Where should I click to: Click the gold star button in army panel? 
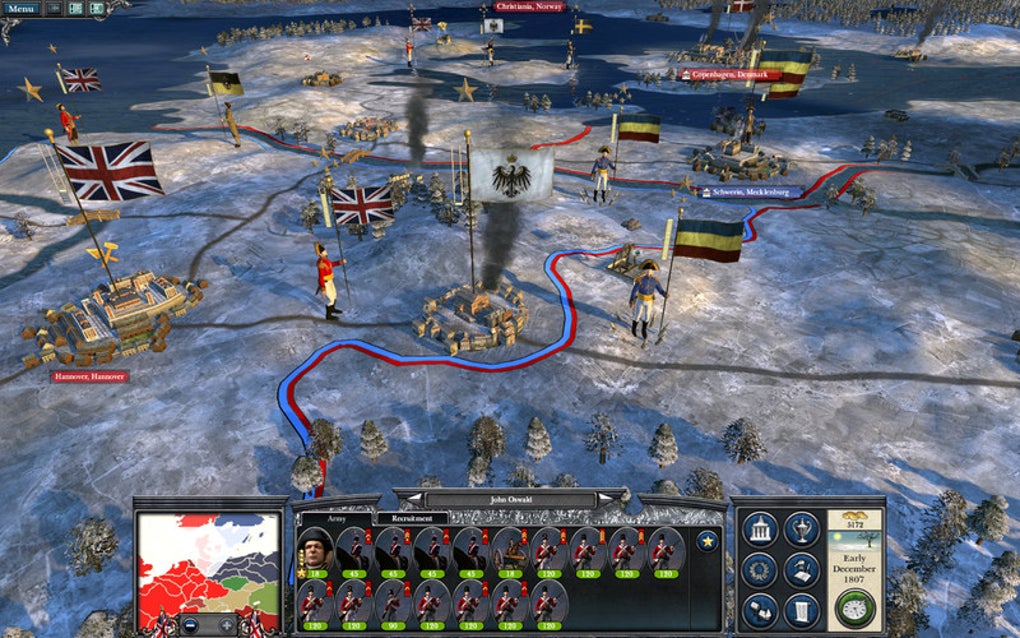pyautogui.click(x=708, y=541)
